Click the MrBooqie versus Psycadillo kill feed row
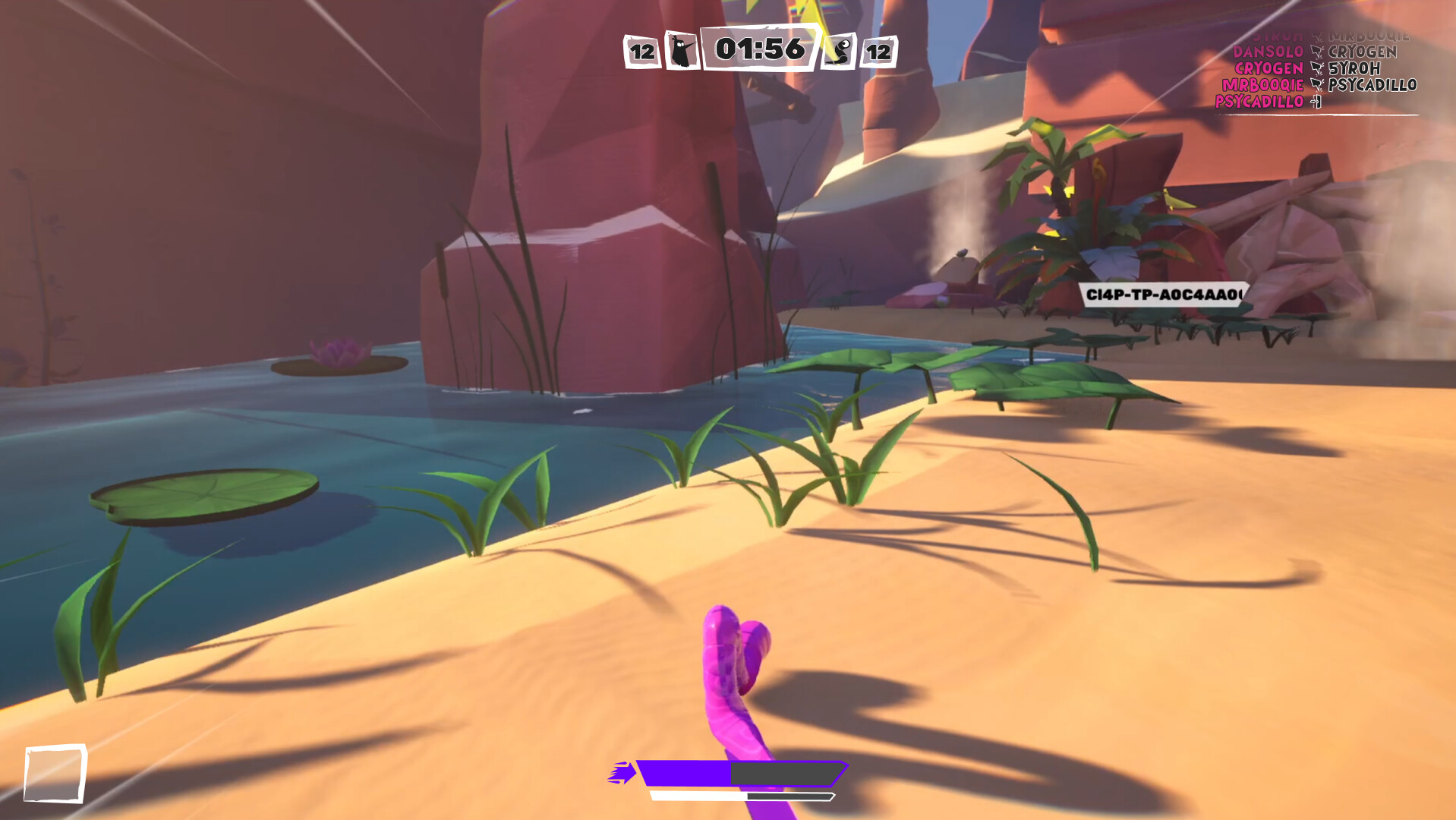Viewport: 1456px width, 820px height. (x=1319, y=85)
